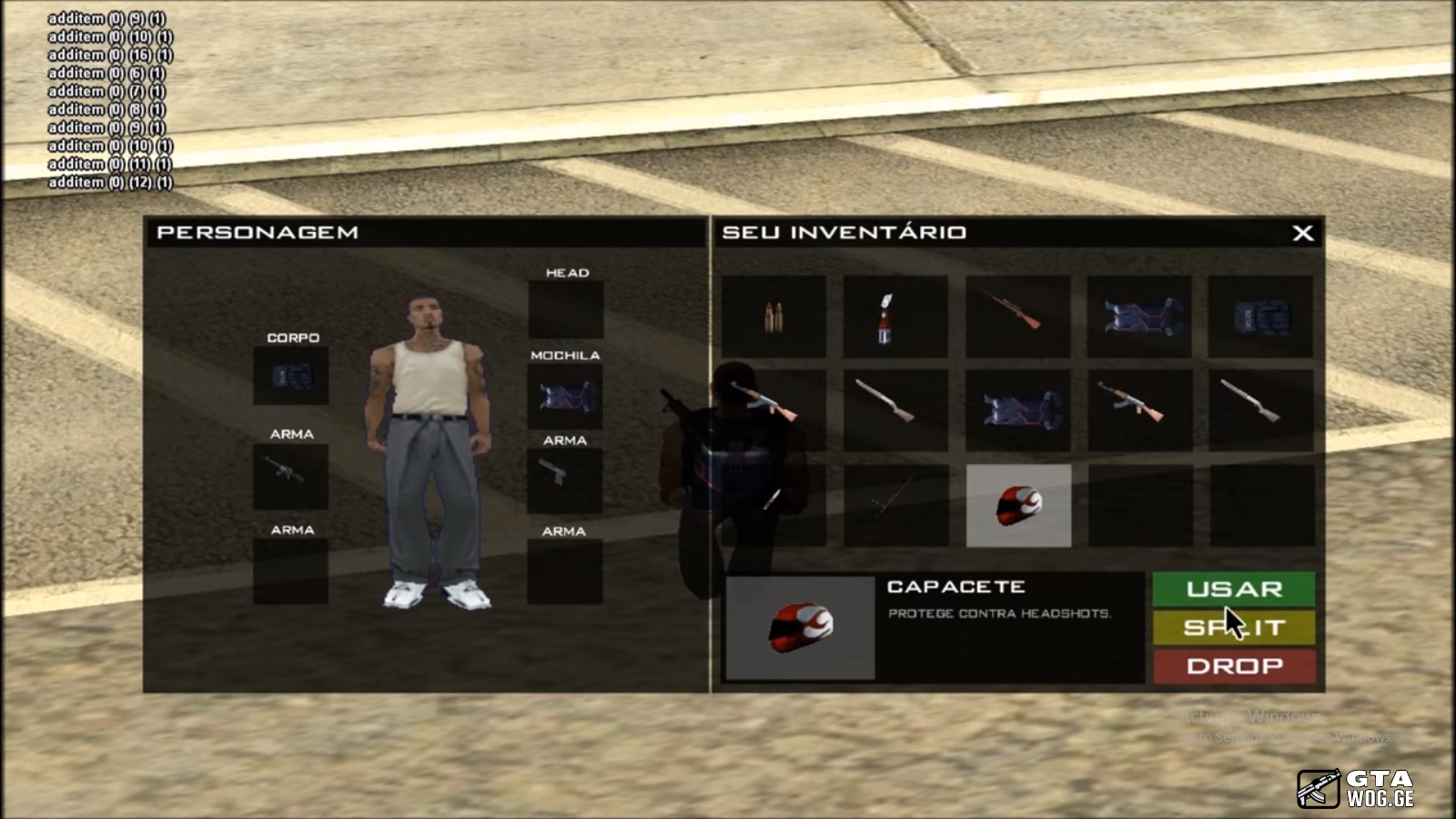The height and width of the screenshot is (819, 1456).
Task: Split the selected item stack
Action: point(1233,628)
